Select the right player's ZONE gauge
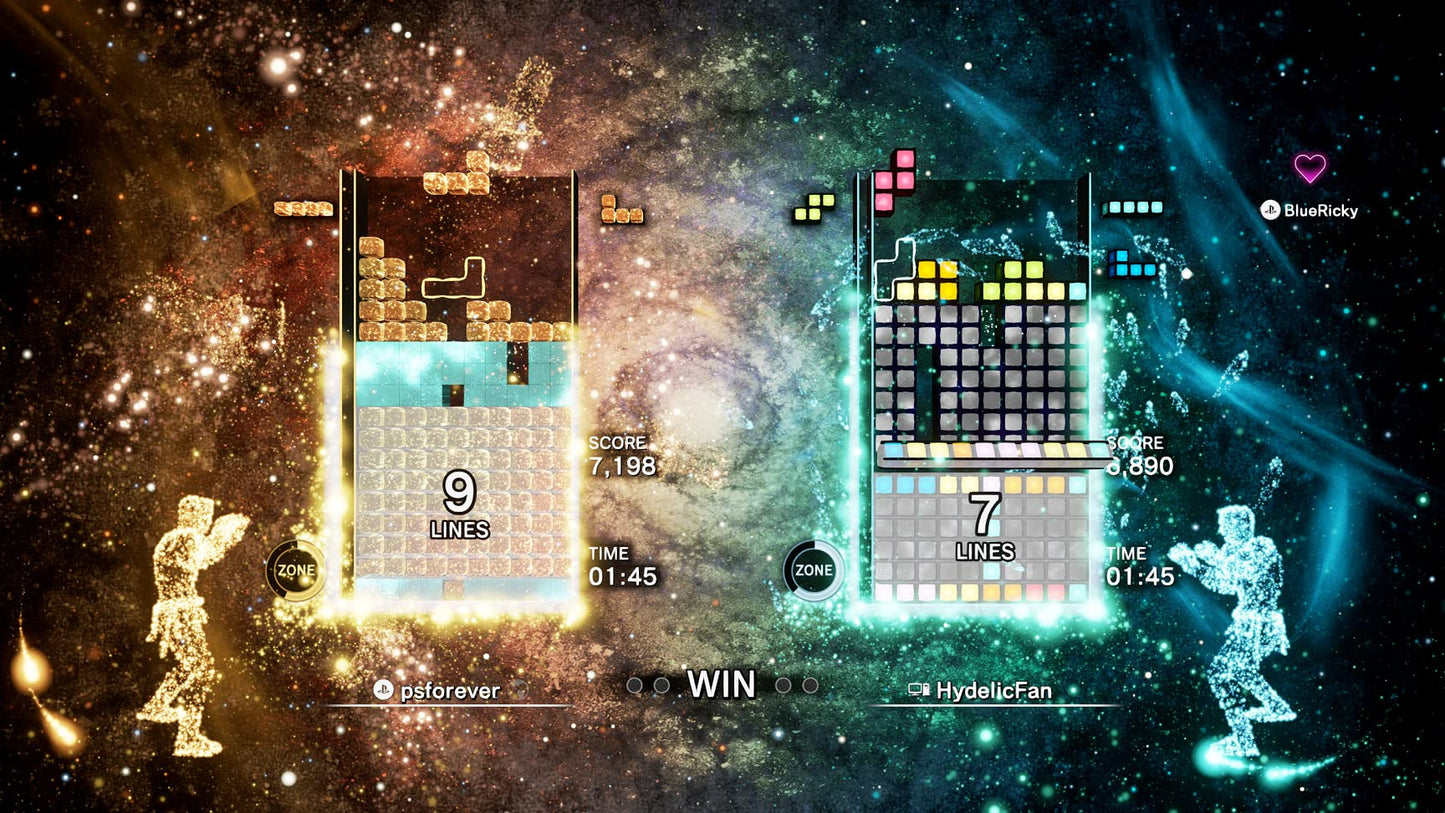This screenshot has width=1445, height=813. (816, 570)
